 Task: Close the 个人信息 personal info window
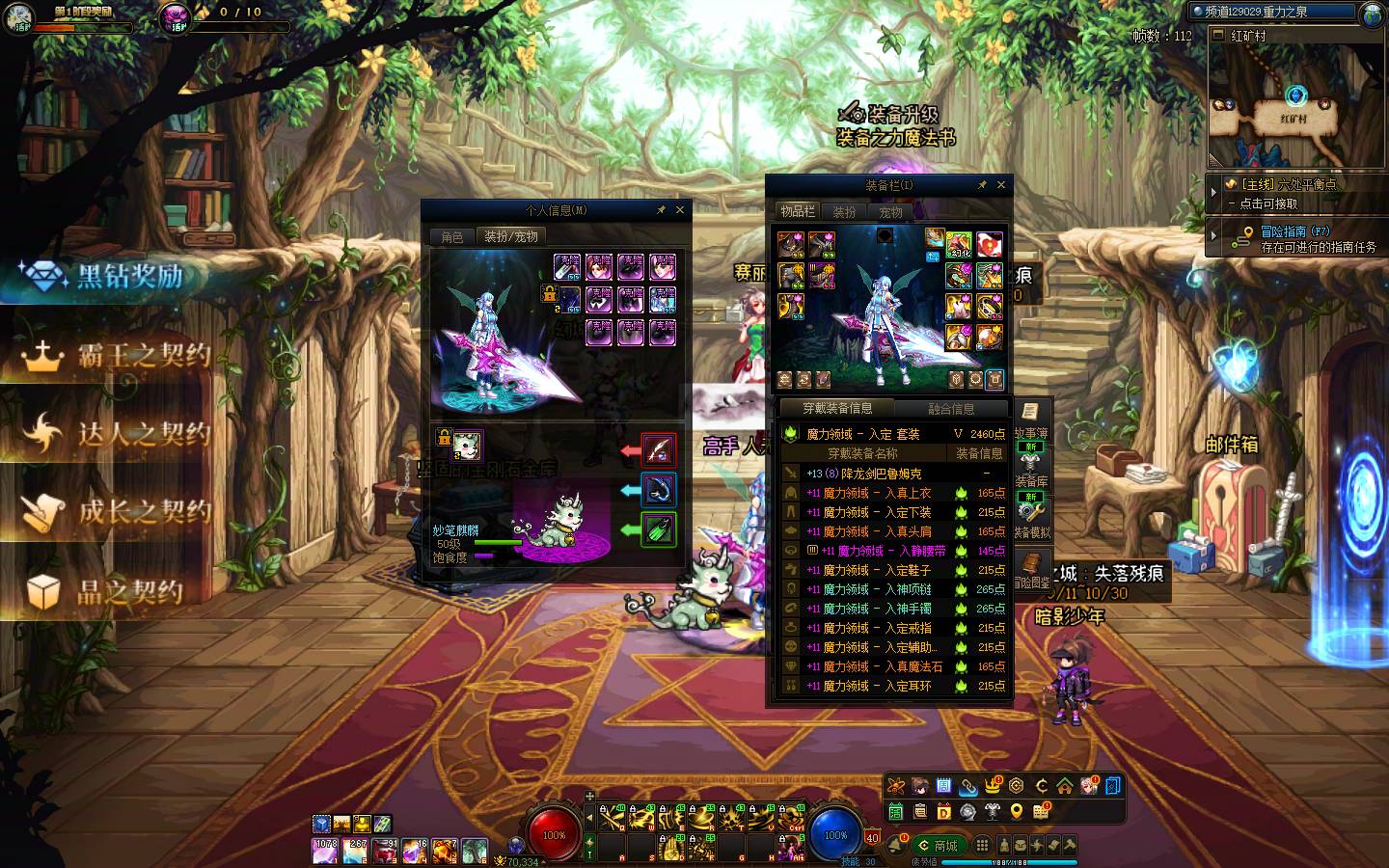pyautogui.click(x=680, y=209)
